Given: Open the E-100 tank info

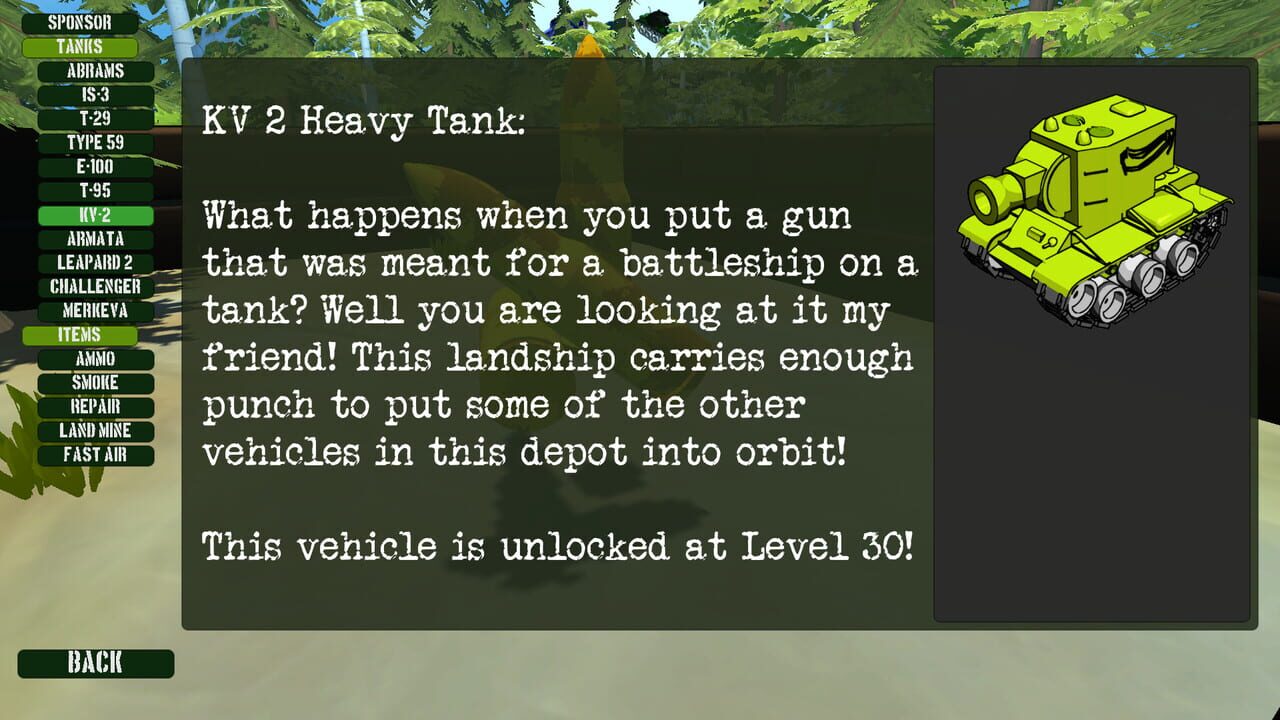Looking at the screenshot, I should coord(95,166).
